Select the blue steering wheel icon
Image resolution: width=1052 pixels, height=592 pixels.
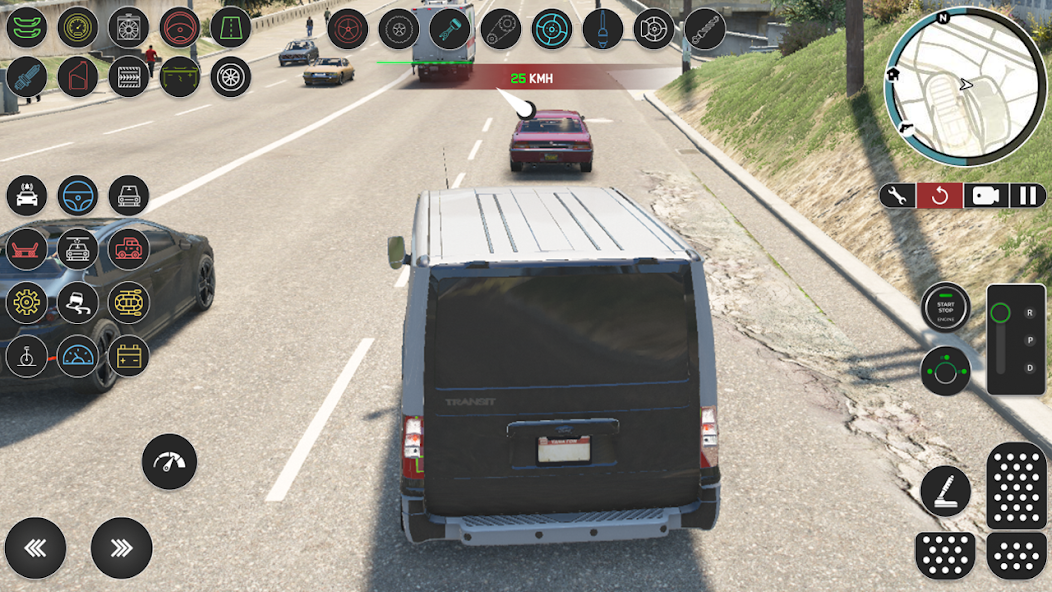coord(78,196)
